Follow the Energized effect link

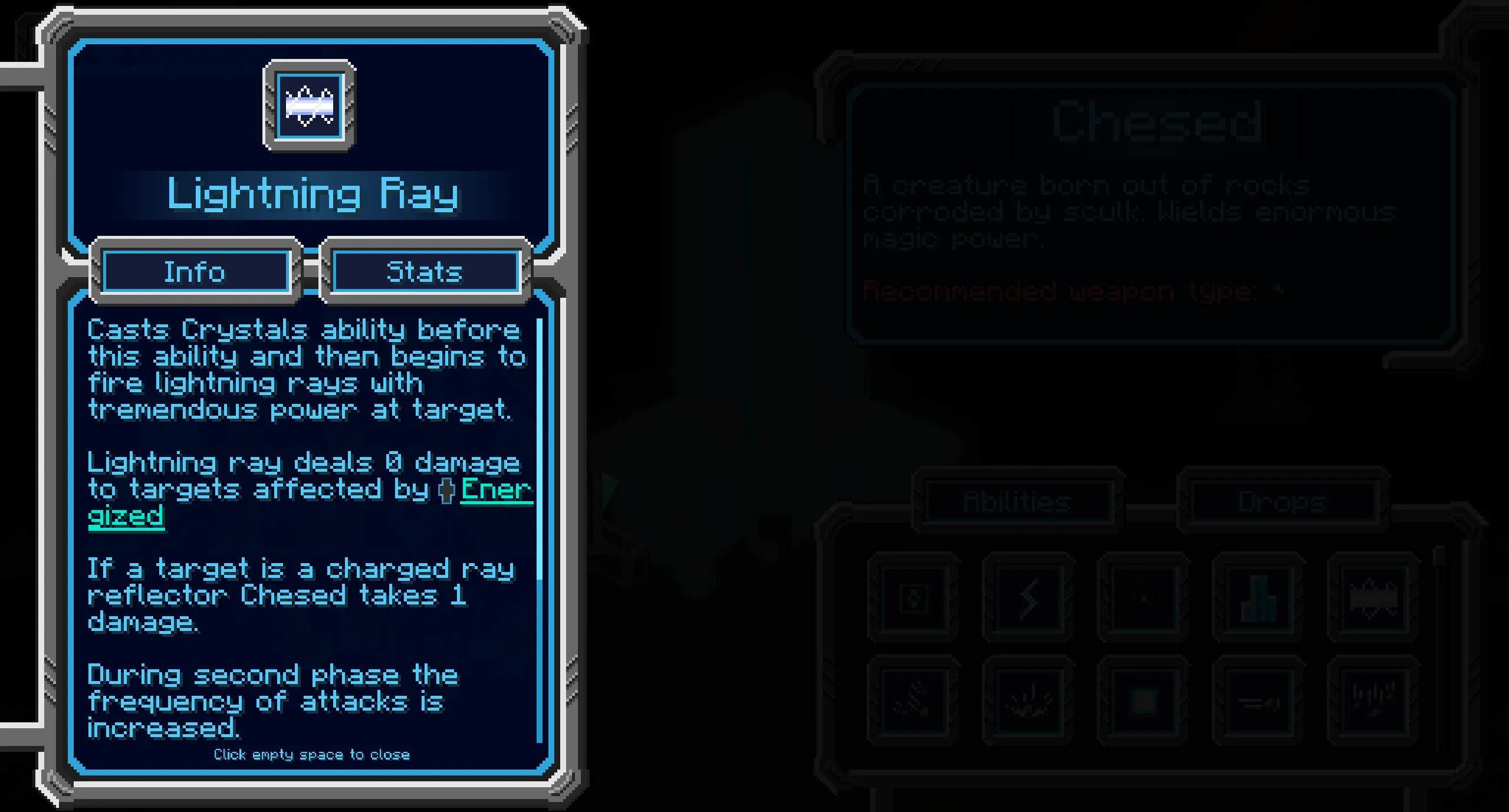[x=495, y=490]
